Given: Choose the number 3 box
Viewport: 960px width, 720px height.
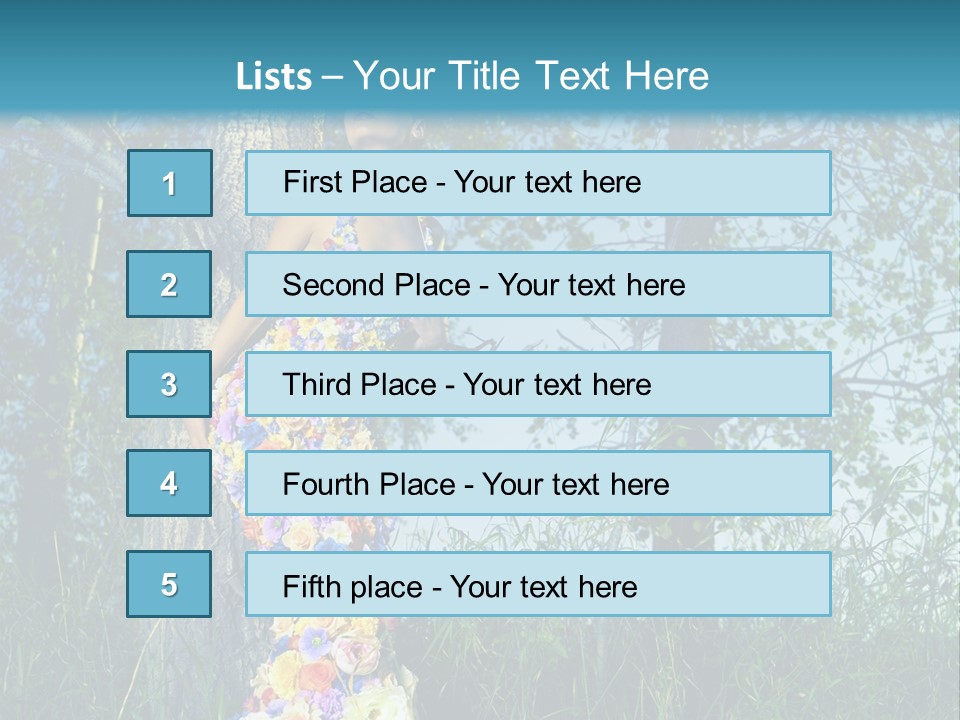Looking at the screenshot, I should click(x=169, y=384).
